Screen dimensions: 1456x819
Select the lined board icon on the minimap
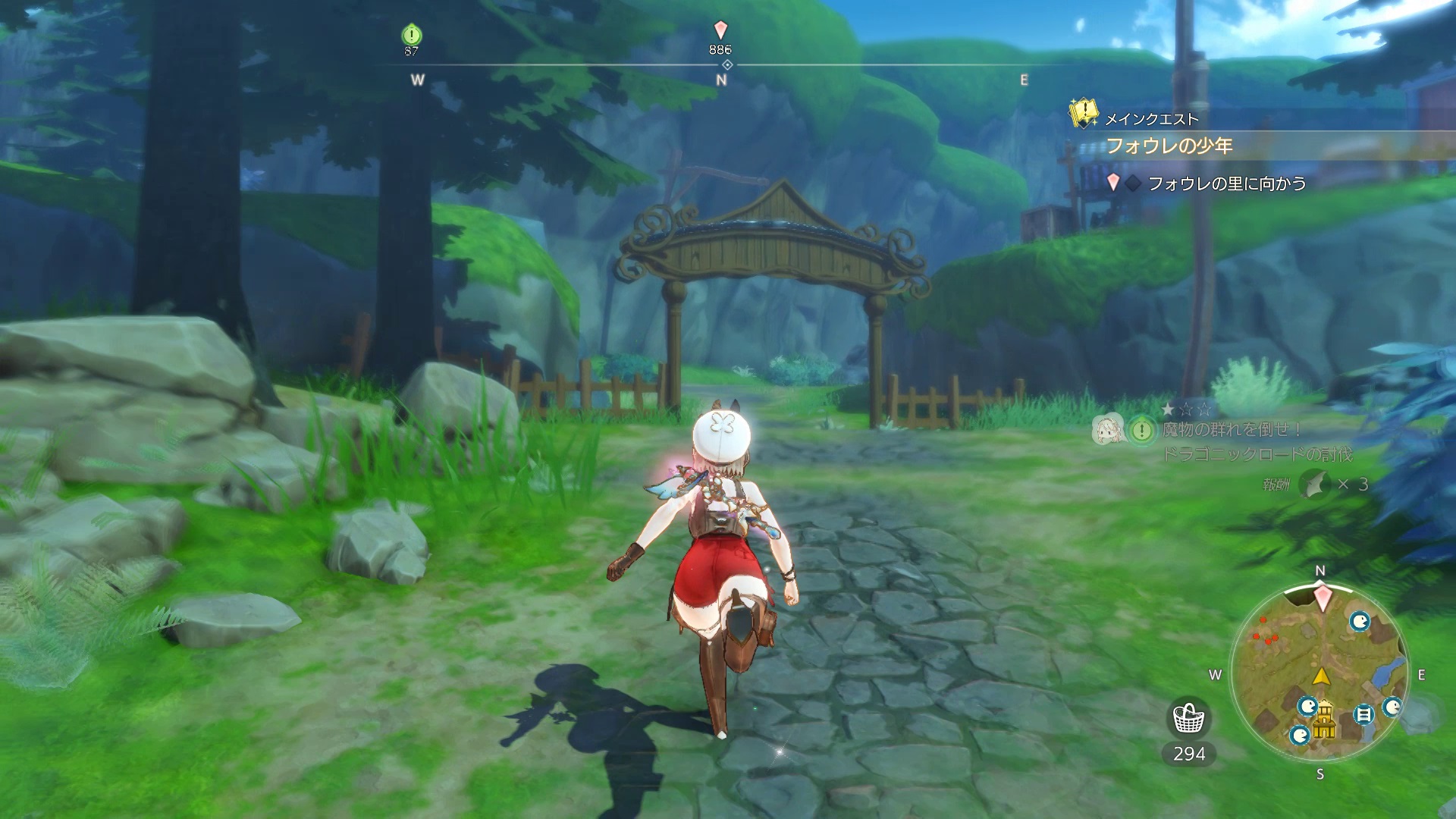1363,714
